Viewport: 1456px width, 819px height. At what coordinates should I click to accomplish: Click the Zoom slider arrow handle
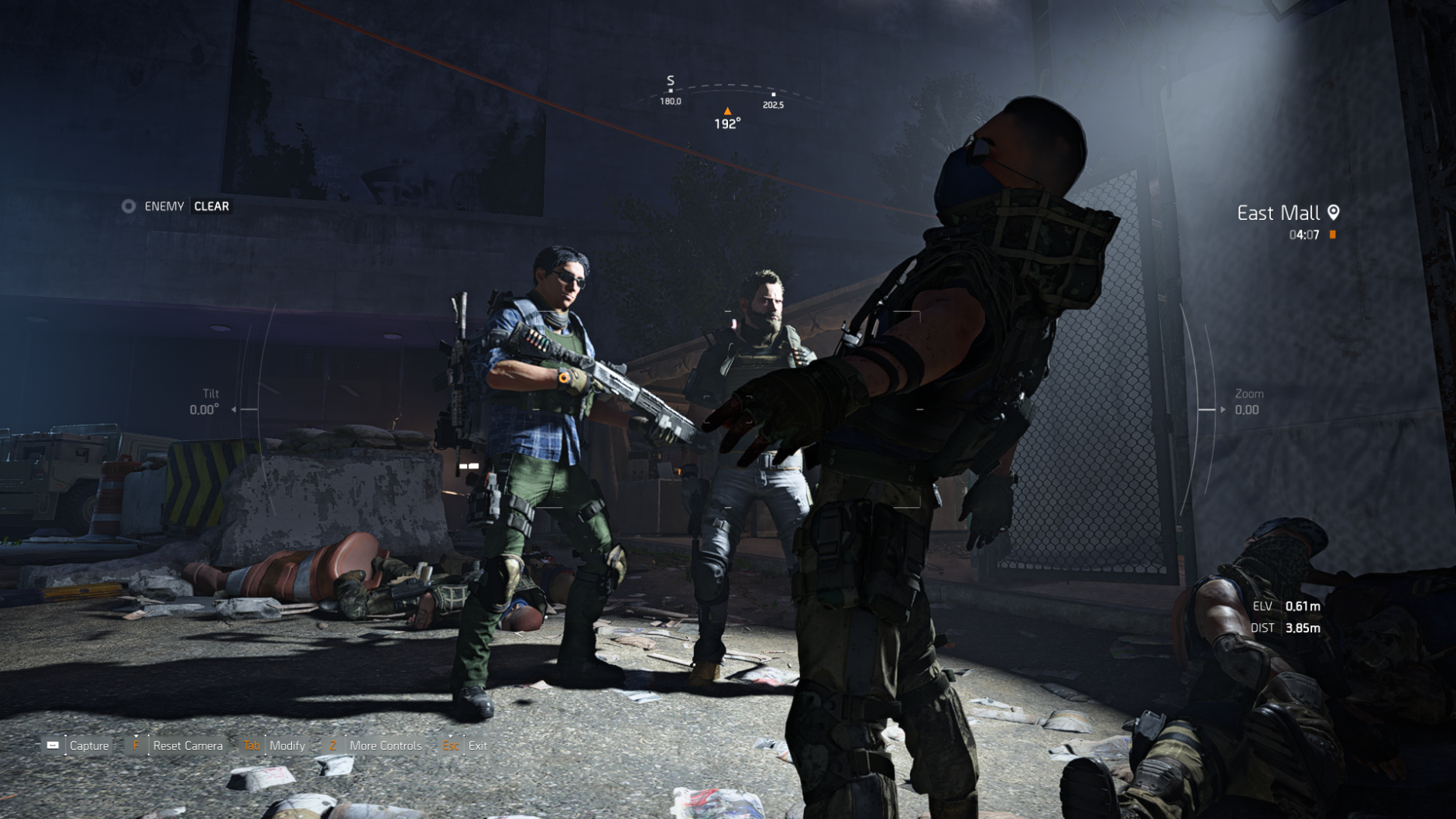tap(1223, 409)
